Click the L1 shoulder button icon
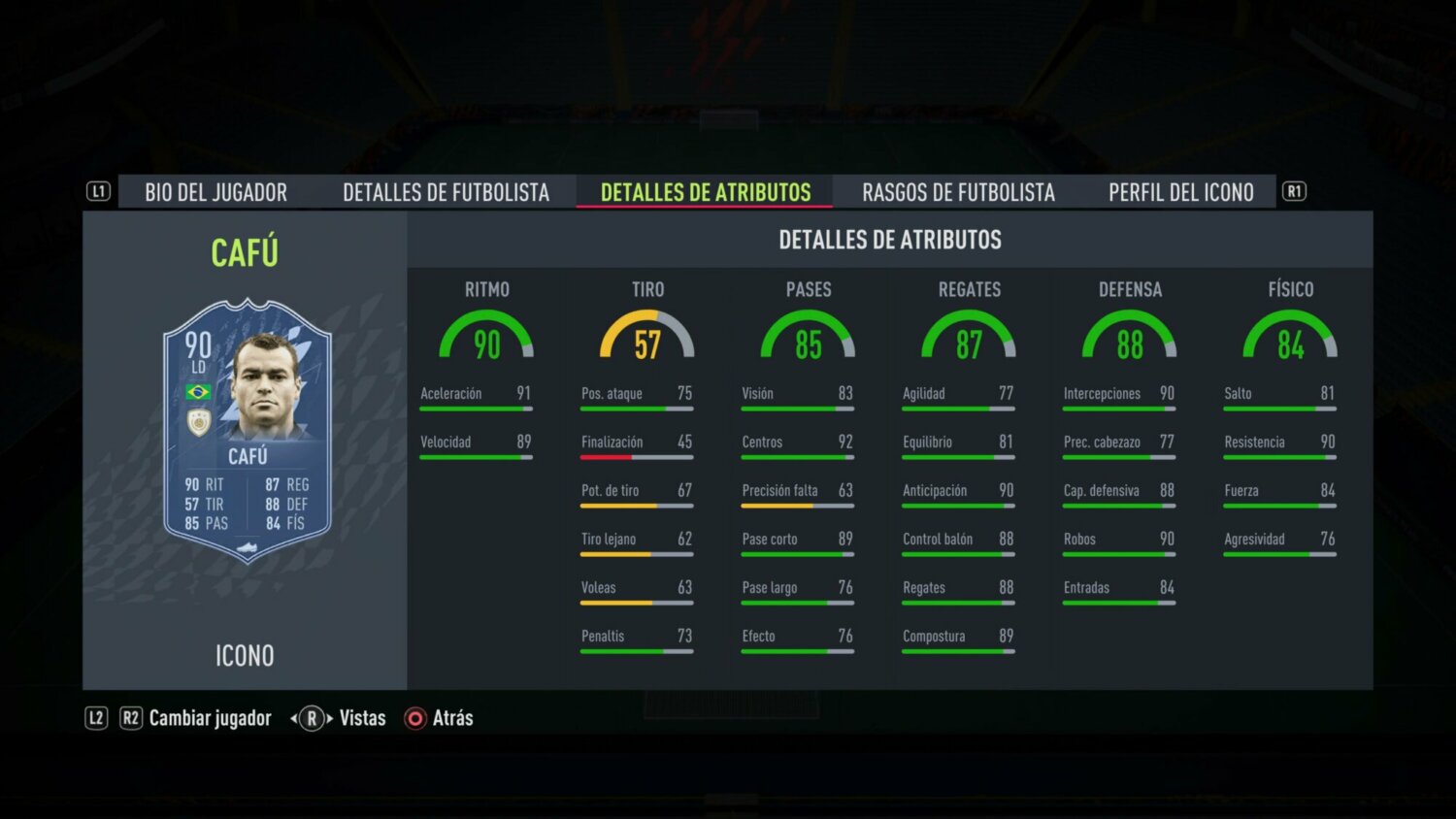 (98, 191)
